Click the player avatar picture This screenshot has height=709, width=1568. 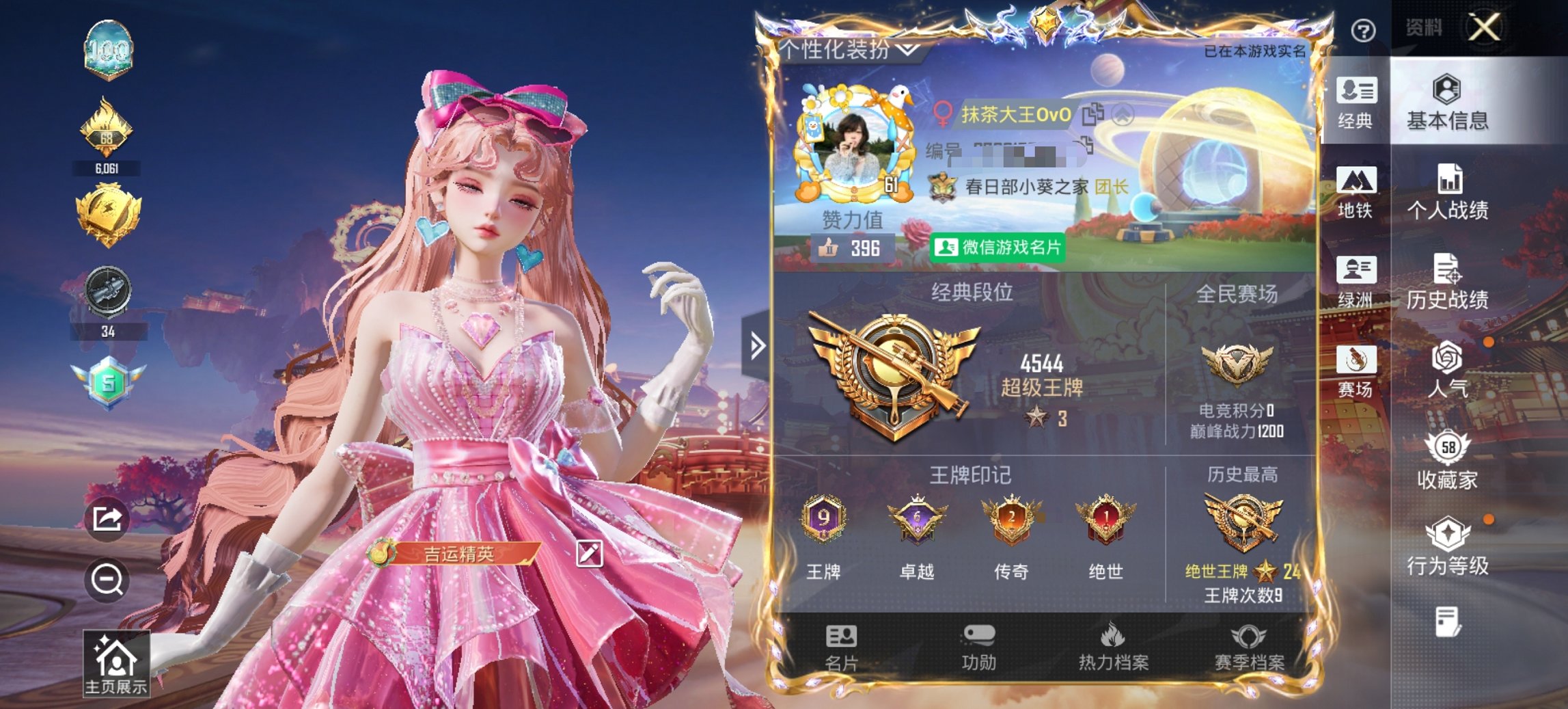(854, 147)
